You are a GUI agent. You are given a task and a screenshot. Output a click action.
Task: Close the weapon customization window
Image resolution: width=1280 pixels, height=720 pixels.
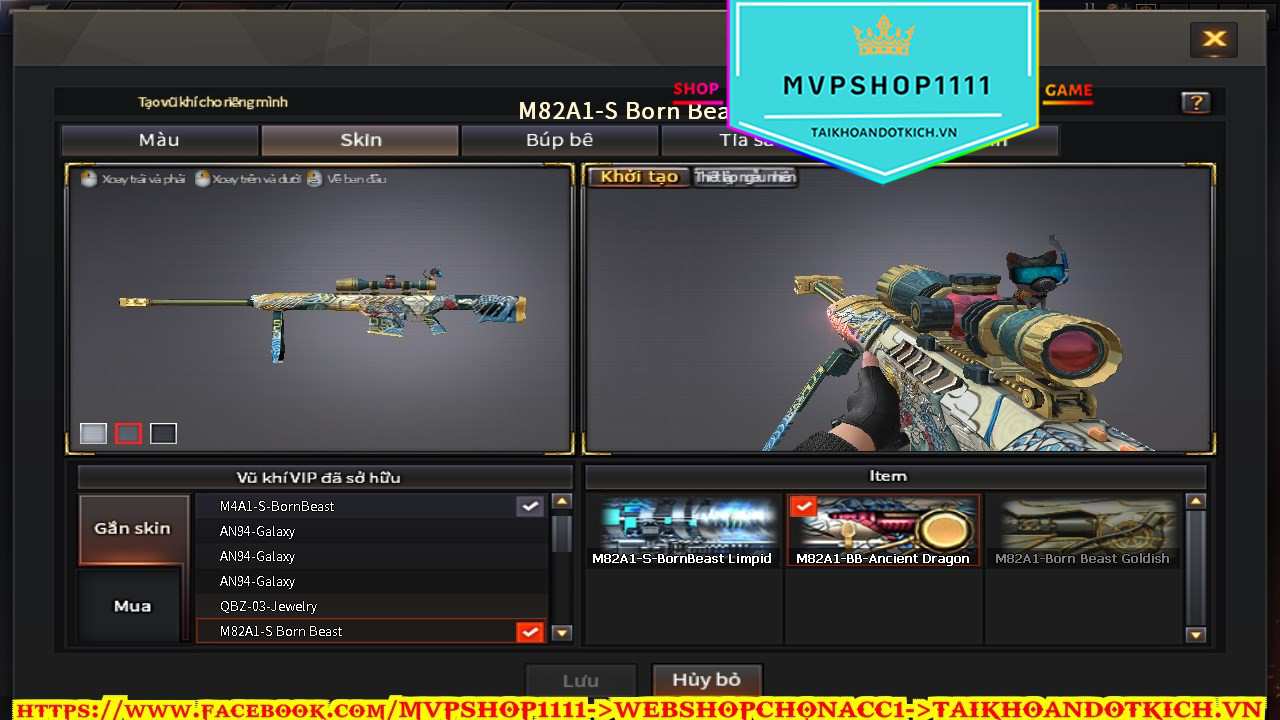[1214, 39]
